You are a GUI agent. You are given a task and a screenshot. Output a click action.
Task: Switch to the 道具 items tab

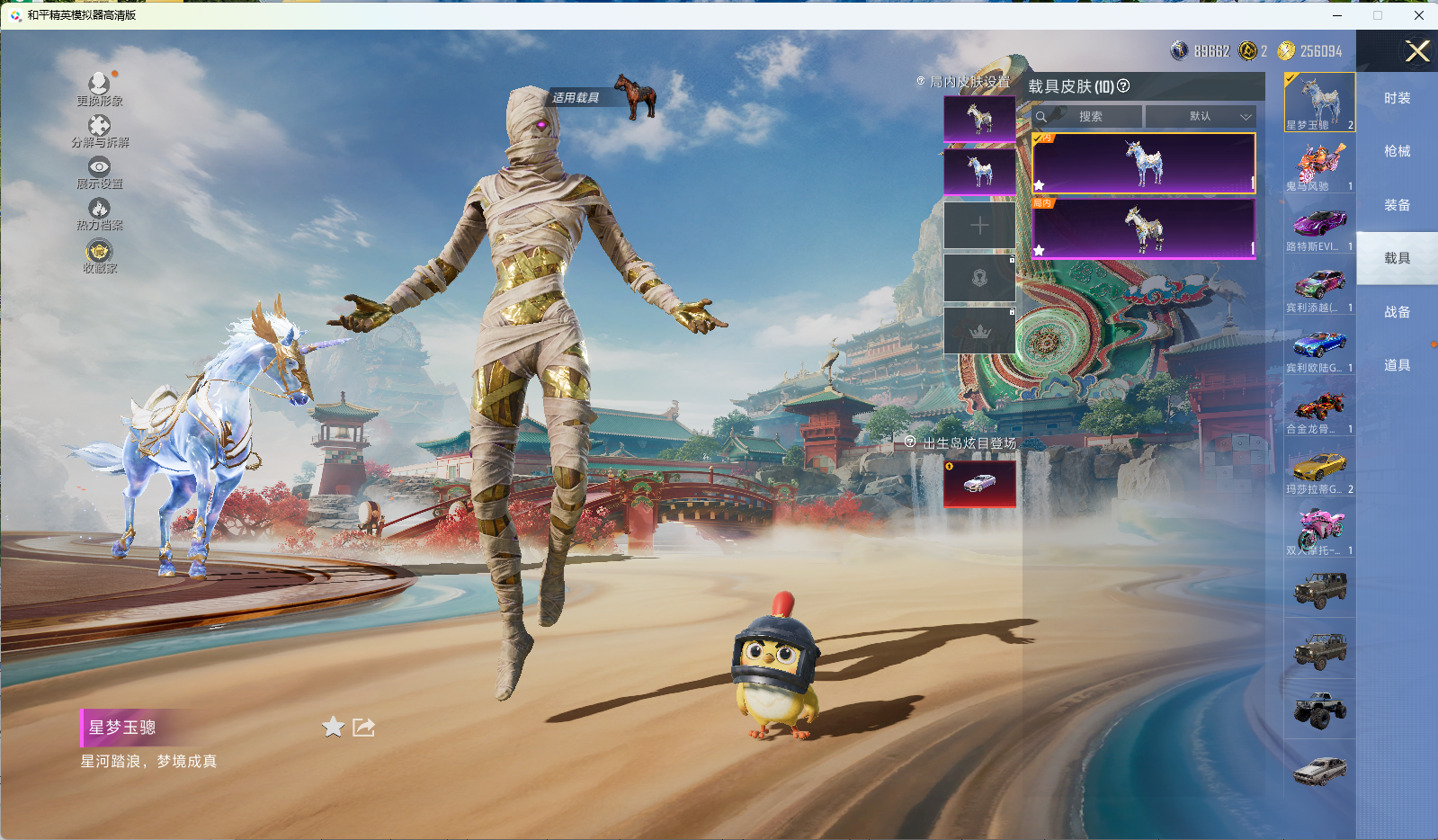1397,365
